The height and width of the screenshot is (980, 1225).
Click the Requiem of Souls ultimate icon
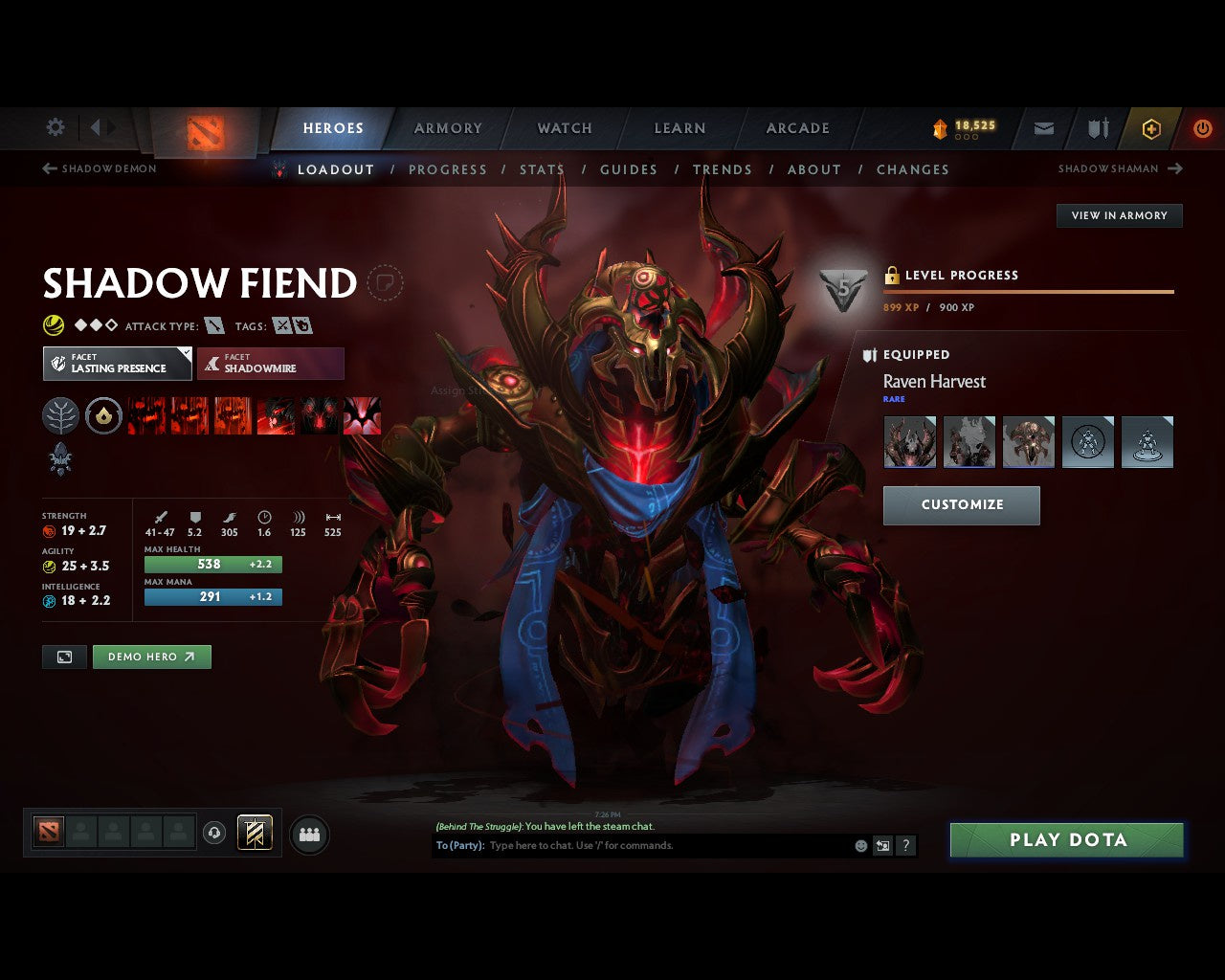click(362, 415)
